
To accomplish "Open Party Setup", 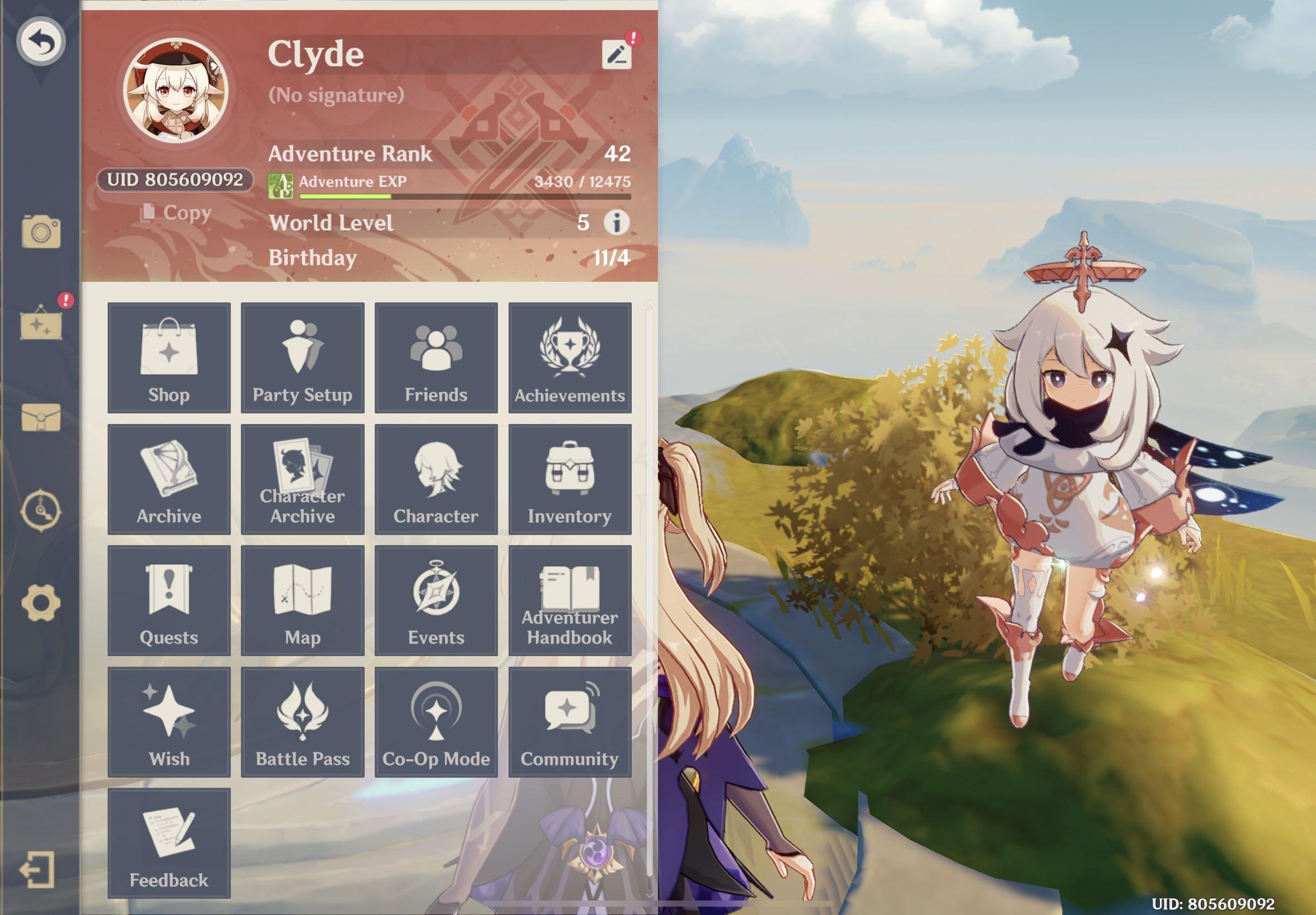I will (302, 357).
